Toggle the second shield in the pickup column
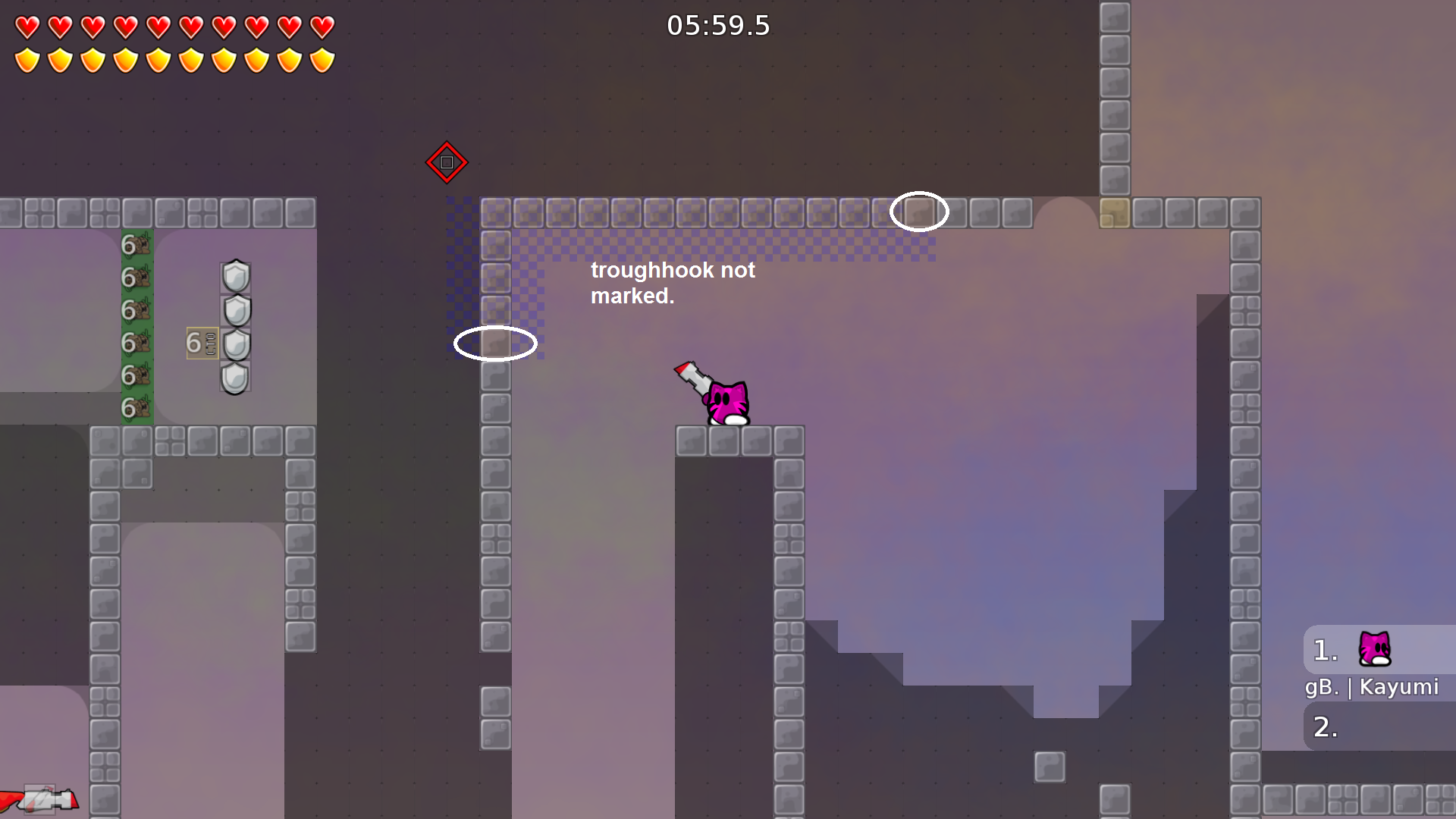1456x819 pixels. 235,309
